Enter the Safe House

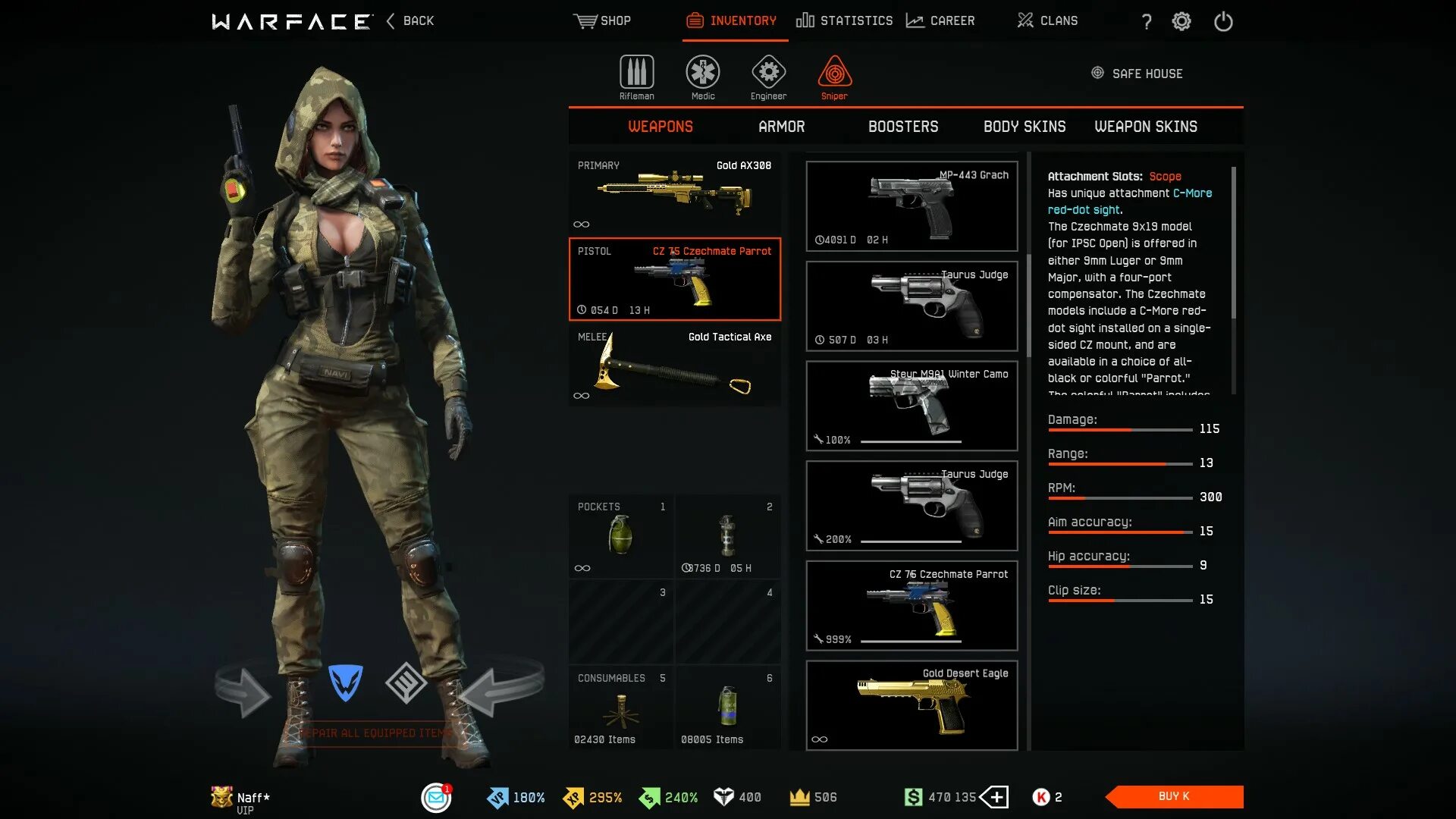[1137, 74]
